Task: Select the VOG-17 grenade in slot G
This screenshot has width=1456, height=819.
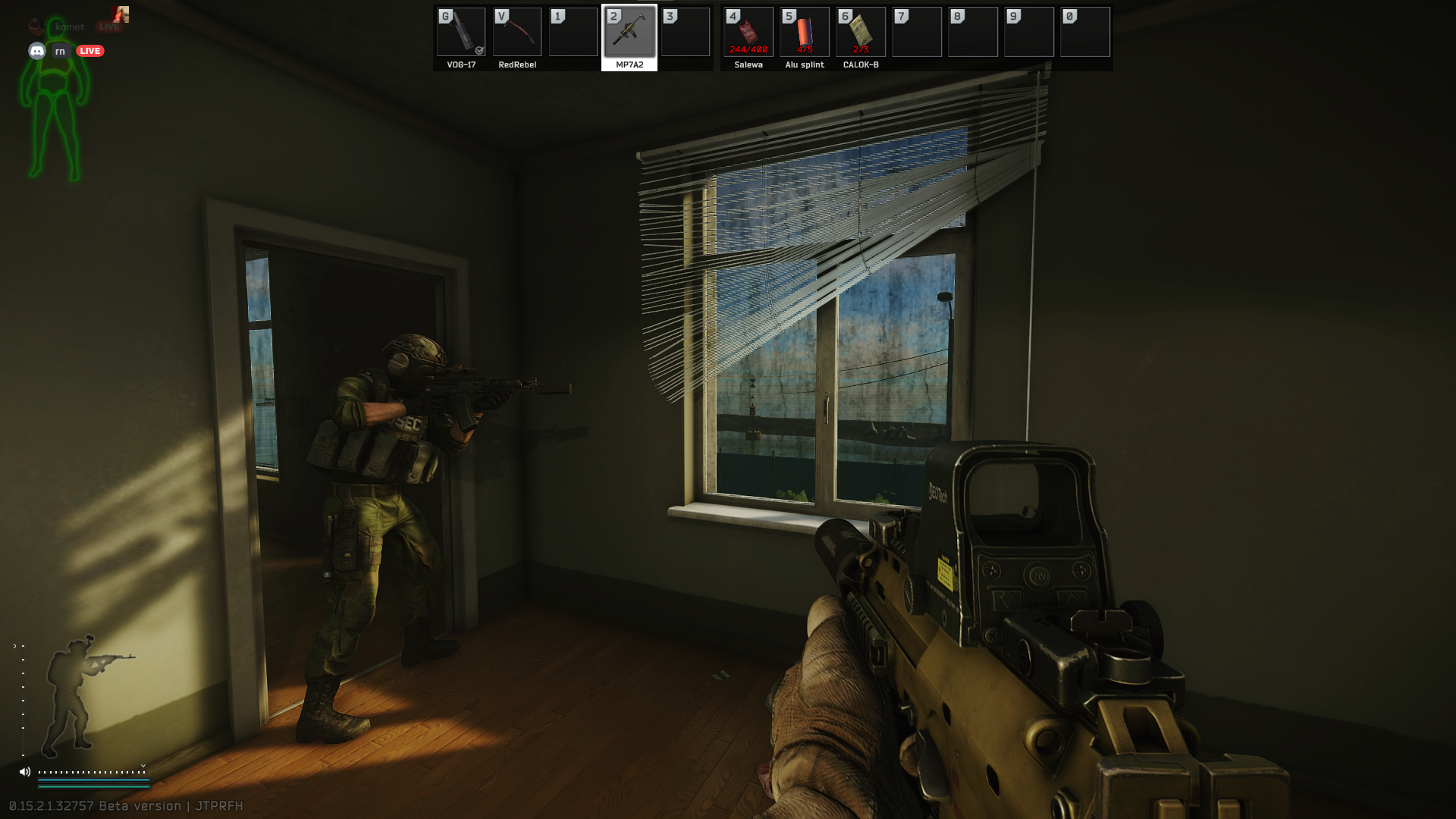Action: [460, 32]
